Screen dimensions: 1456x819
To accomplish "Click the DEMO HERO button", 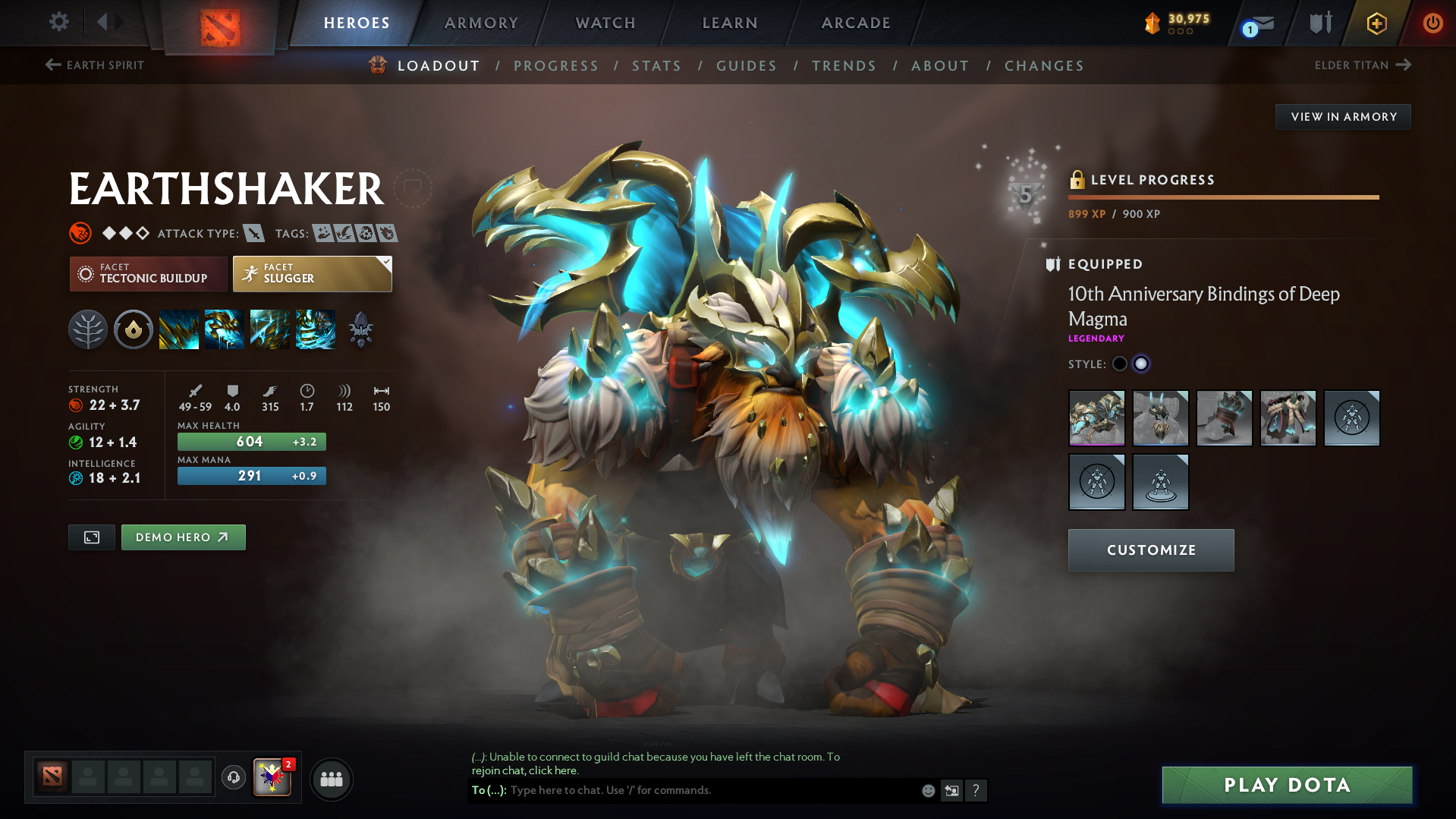I will [x=183, y=537].
